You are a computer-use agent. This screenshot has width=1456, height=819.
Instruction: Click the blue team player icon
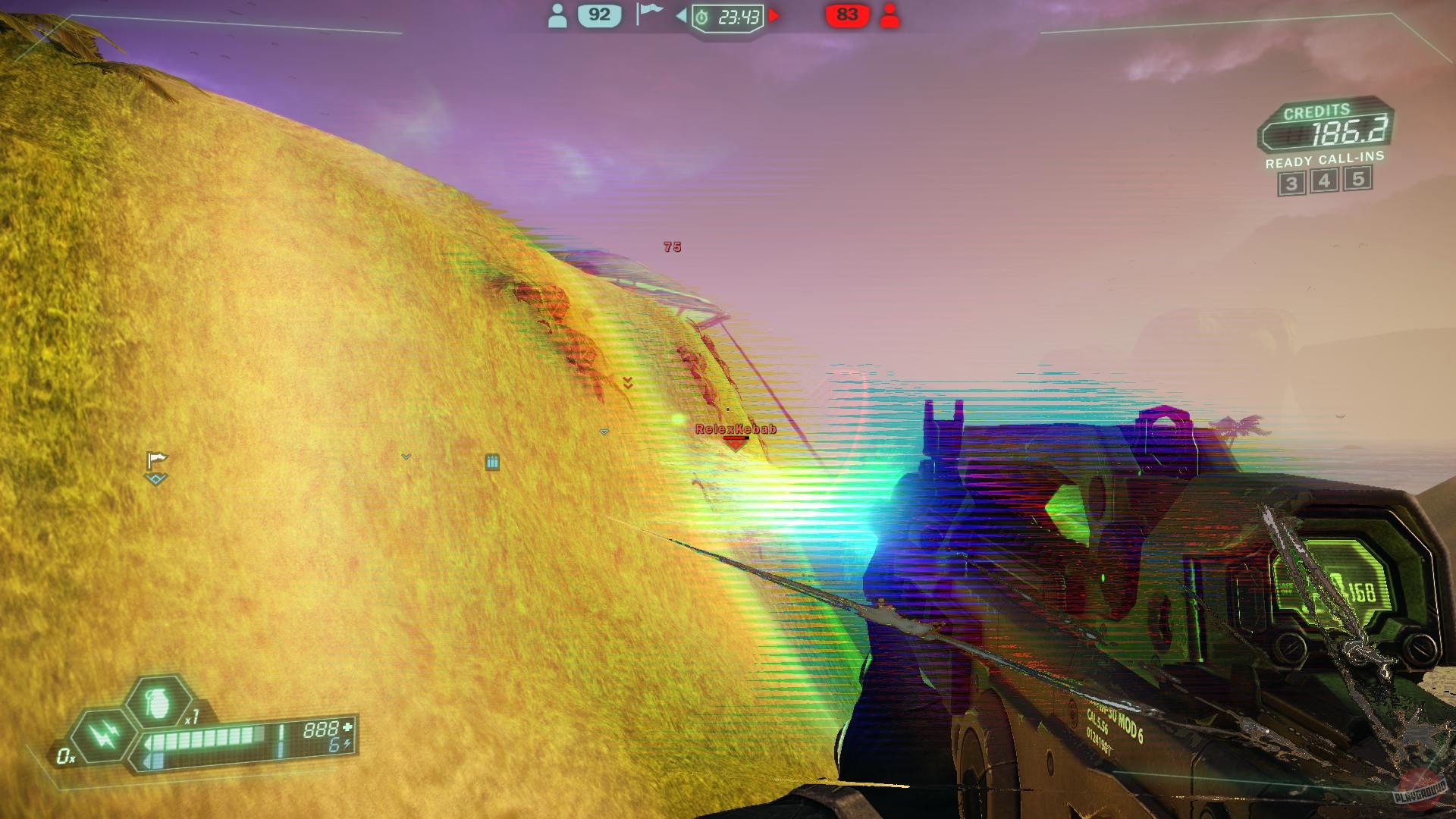559,14
